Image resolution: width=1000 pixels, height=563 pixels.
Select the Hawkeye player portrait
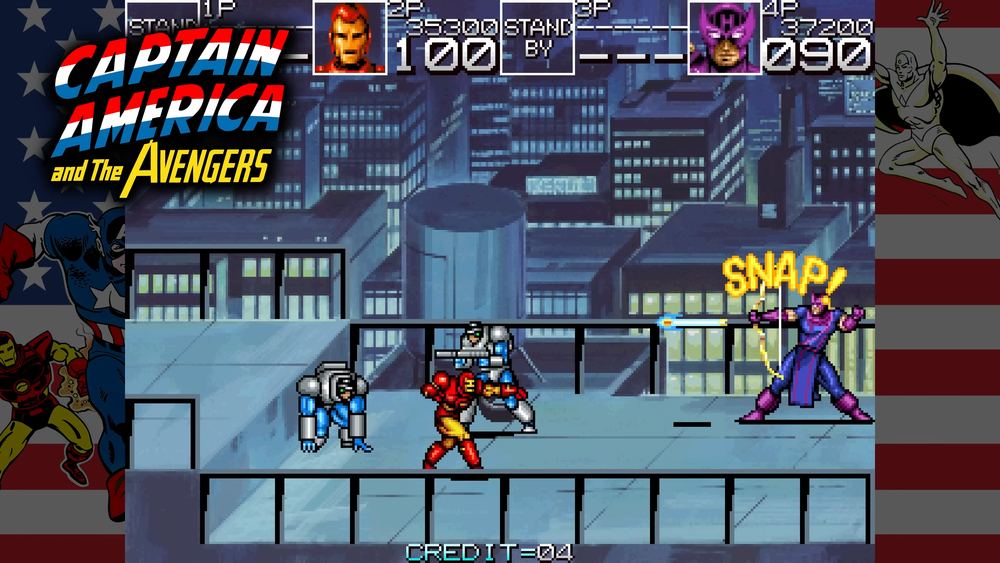pos(725,38)
